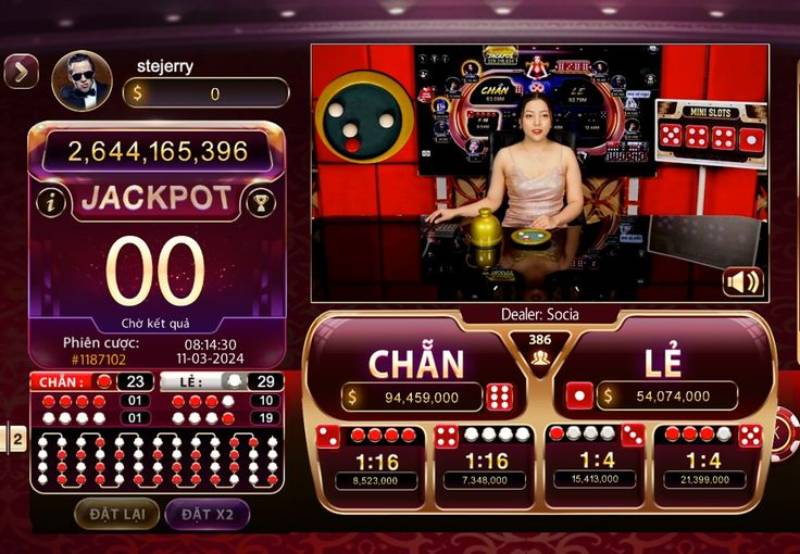The height and width of the screenshot is (554, 800).
Task: Double the bet with ĐẶT X2
Action: [207, 514]
